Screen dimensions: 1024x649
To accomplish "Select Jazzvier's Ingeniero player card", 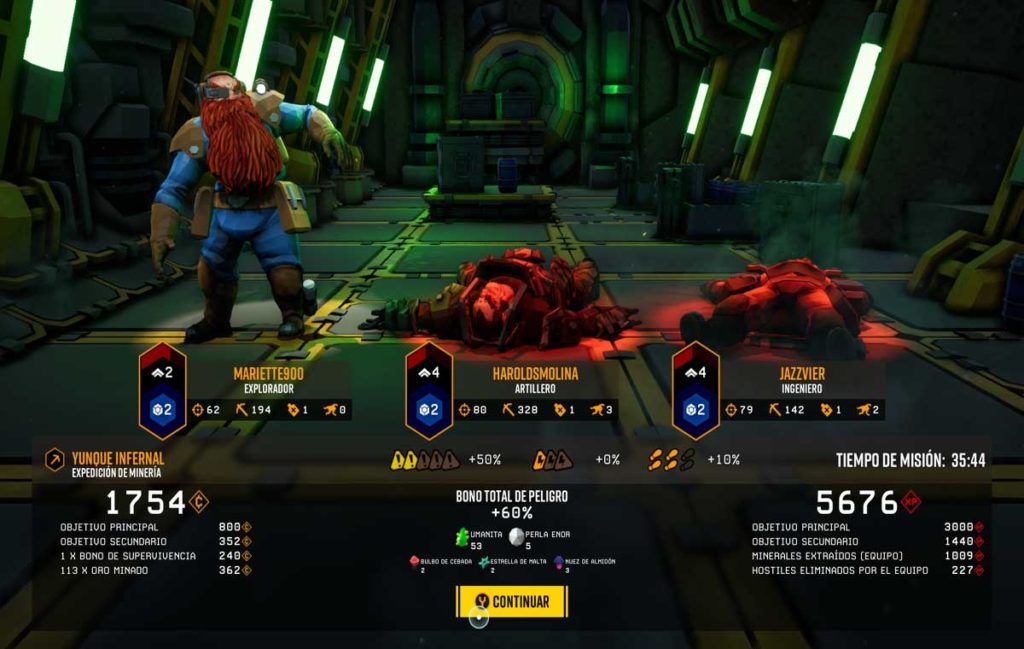I will tap(800, 390).
